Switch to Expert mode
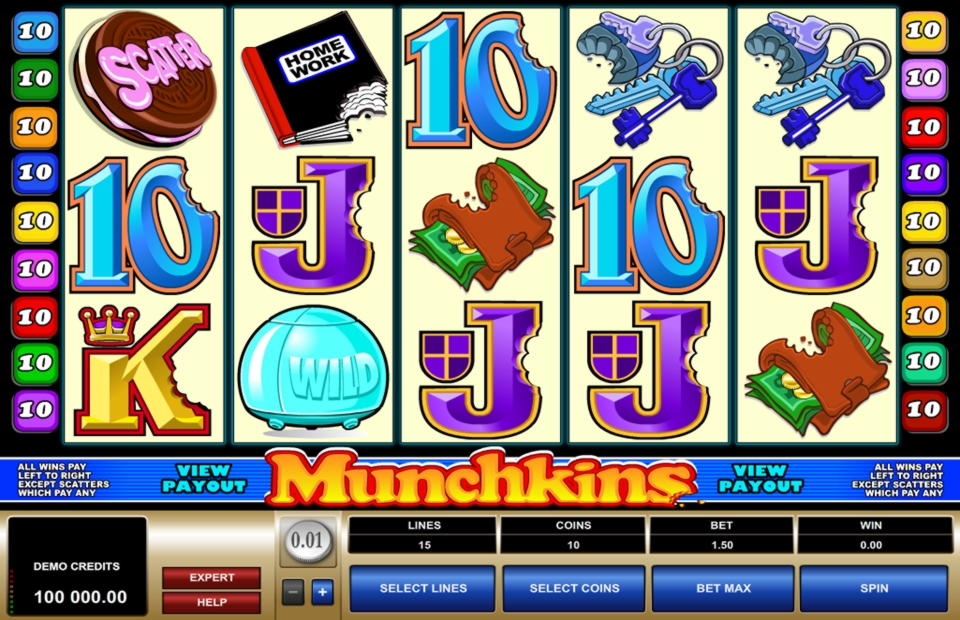The image size is (960, 620). pos(211,578)
